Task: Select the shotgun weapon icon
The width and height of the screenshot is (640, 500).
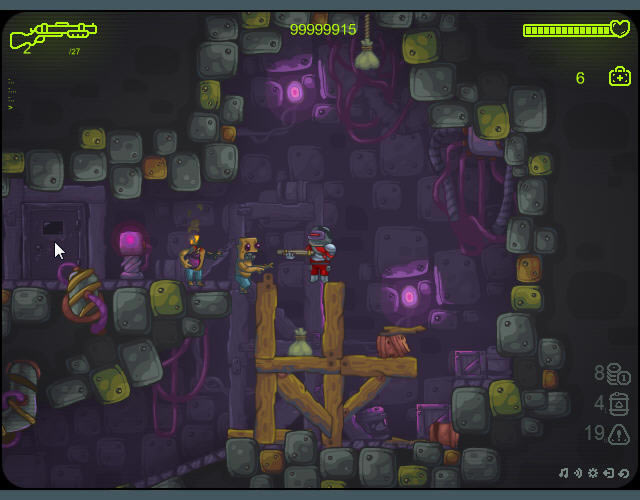Action: [52, 35]
